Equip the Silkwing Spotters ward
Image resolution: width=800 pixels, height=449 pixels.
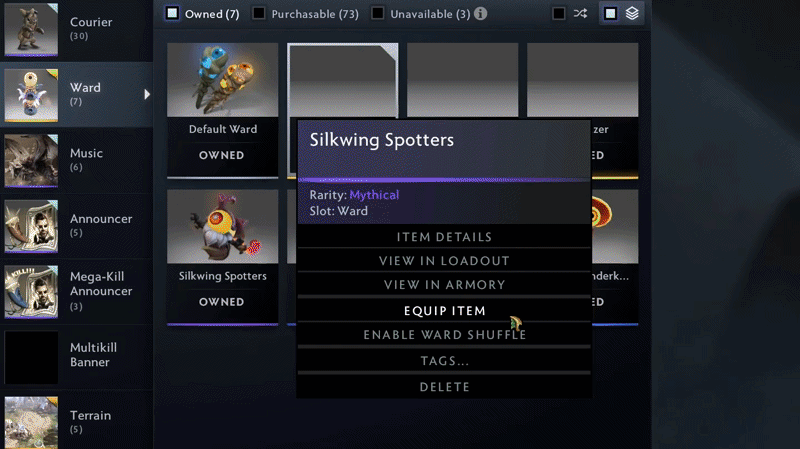point(444,311)
